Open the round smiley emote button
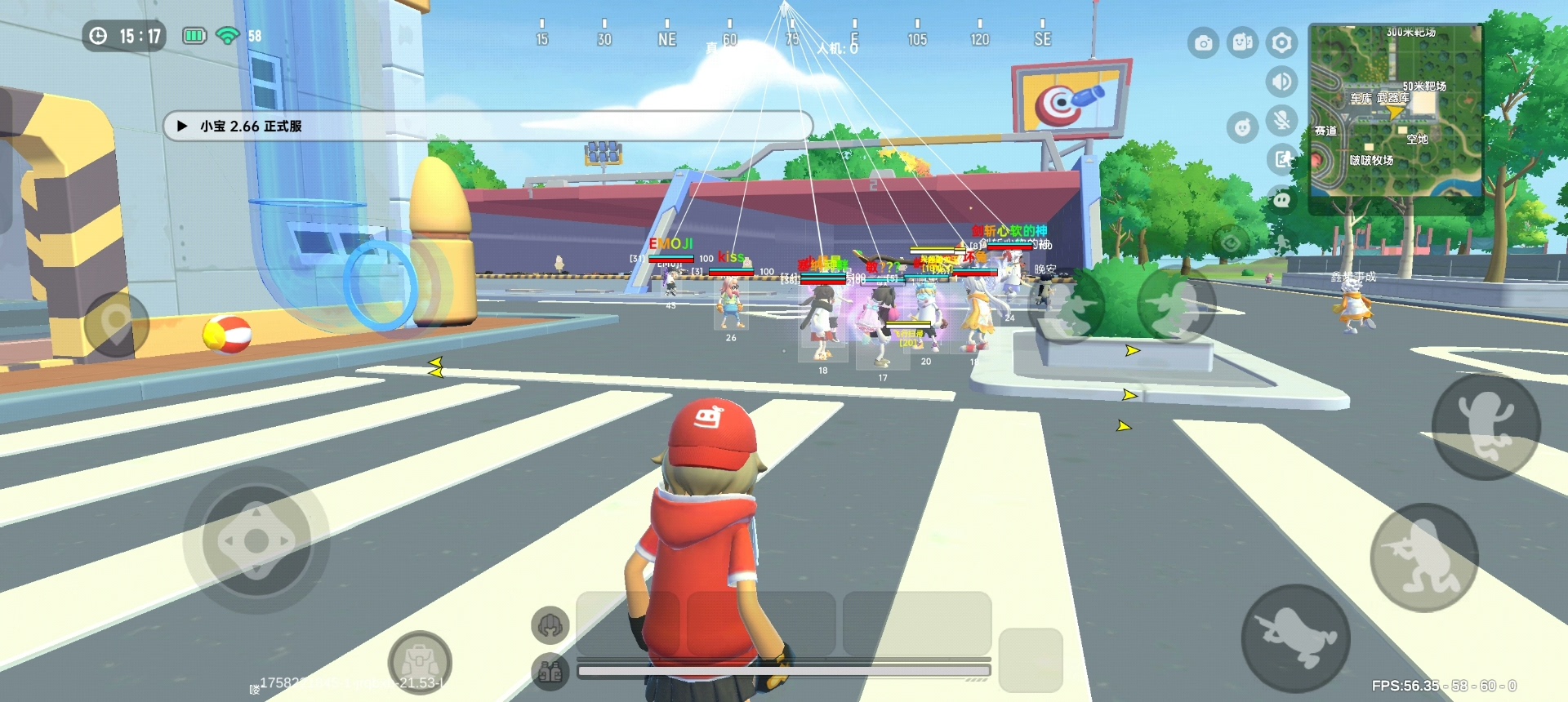The width and height of the screenshot is (1568, 702). tap(1242, 127)
